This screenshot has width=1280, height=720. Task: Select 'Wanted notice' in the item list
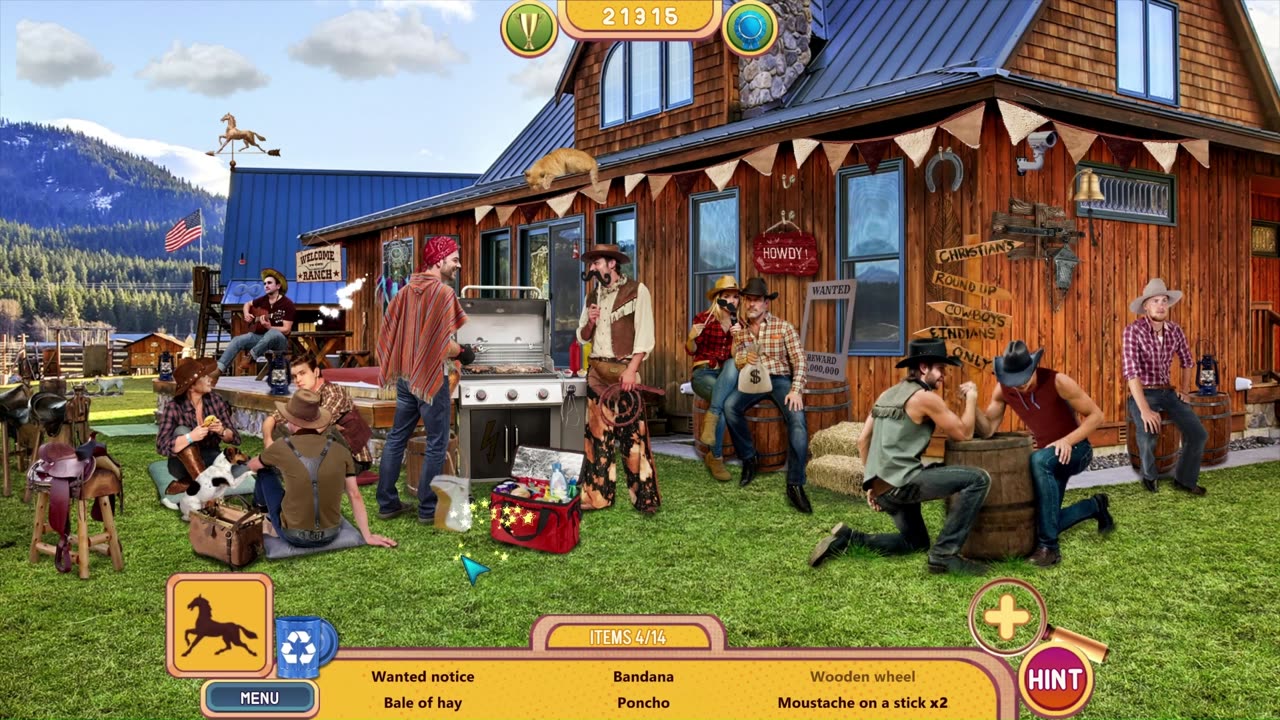pos(423,677)
